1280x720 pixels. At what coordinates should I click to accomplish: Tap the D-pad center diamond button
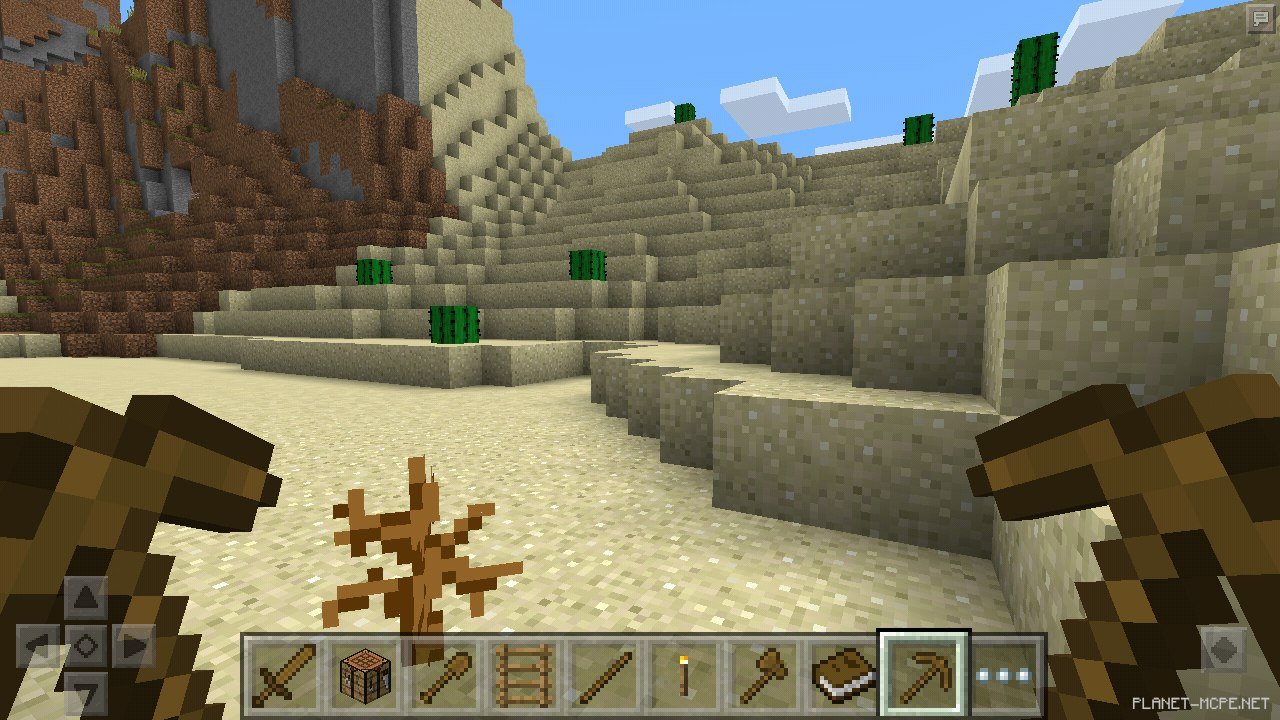click(87, 646)
